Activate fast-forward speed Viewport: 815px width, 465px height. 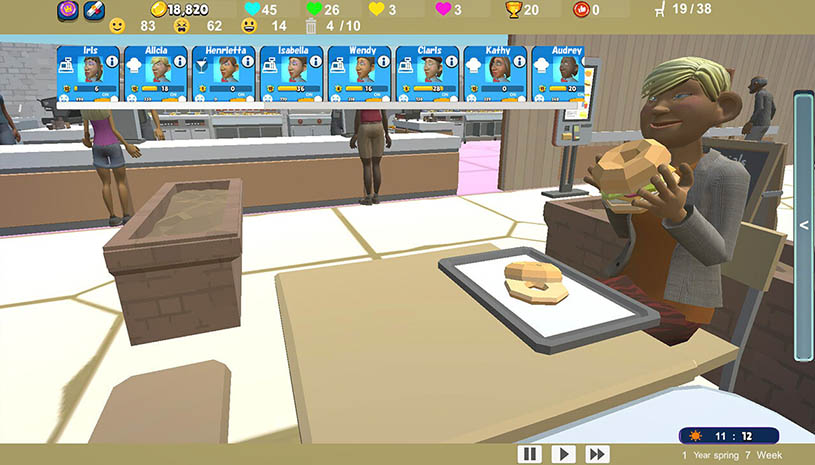597,454
